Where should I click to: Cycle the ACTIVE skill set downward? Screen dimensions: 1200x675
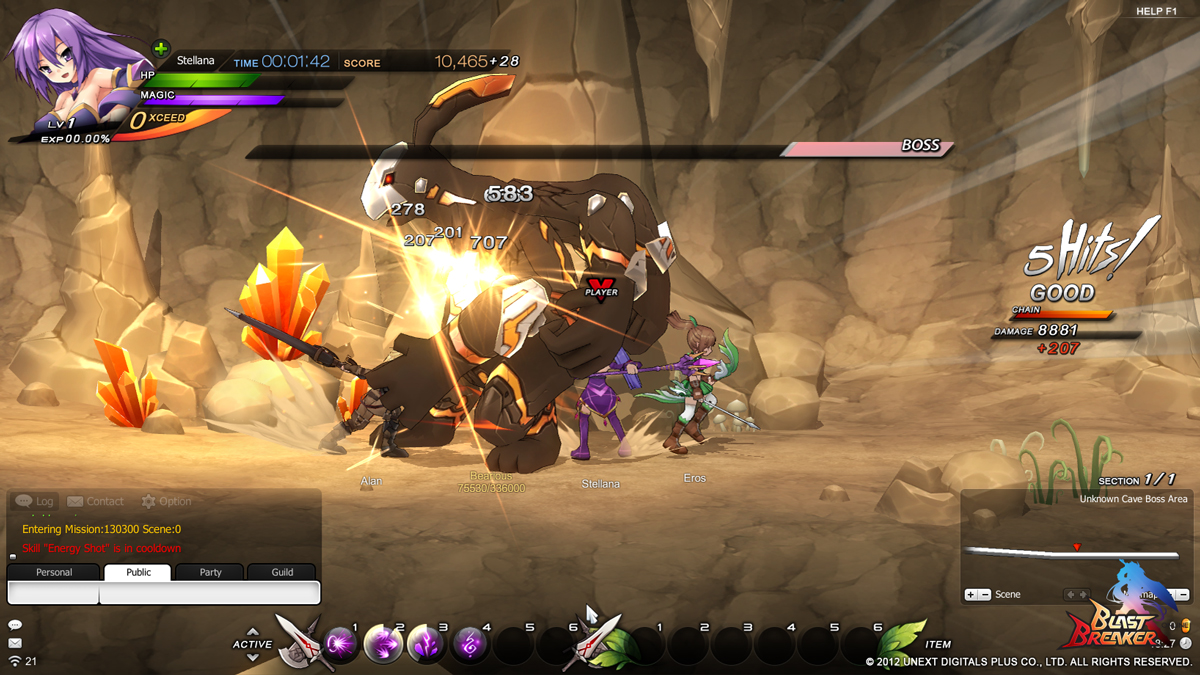pyautogui.click(x=252, y=657)
